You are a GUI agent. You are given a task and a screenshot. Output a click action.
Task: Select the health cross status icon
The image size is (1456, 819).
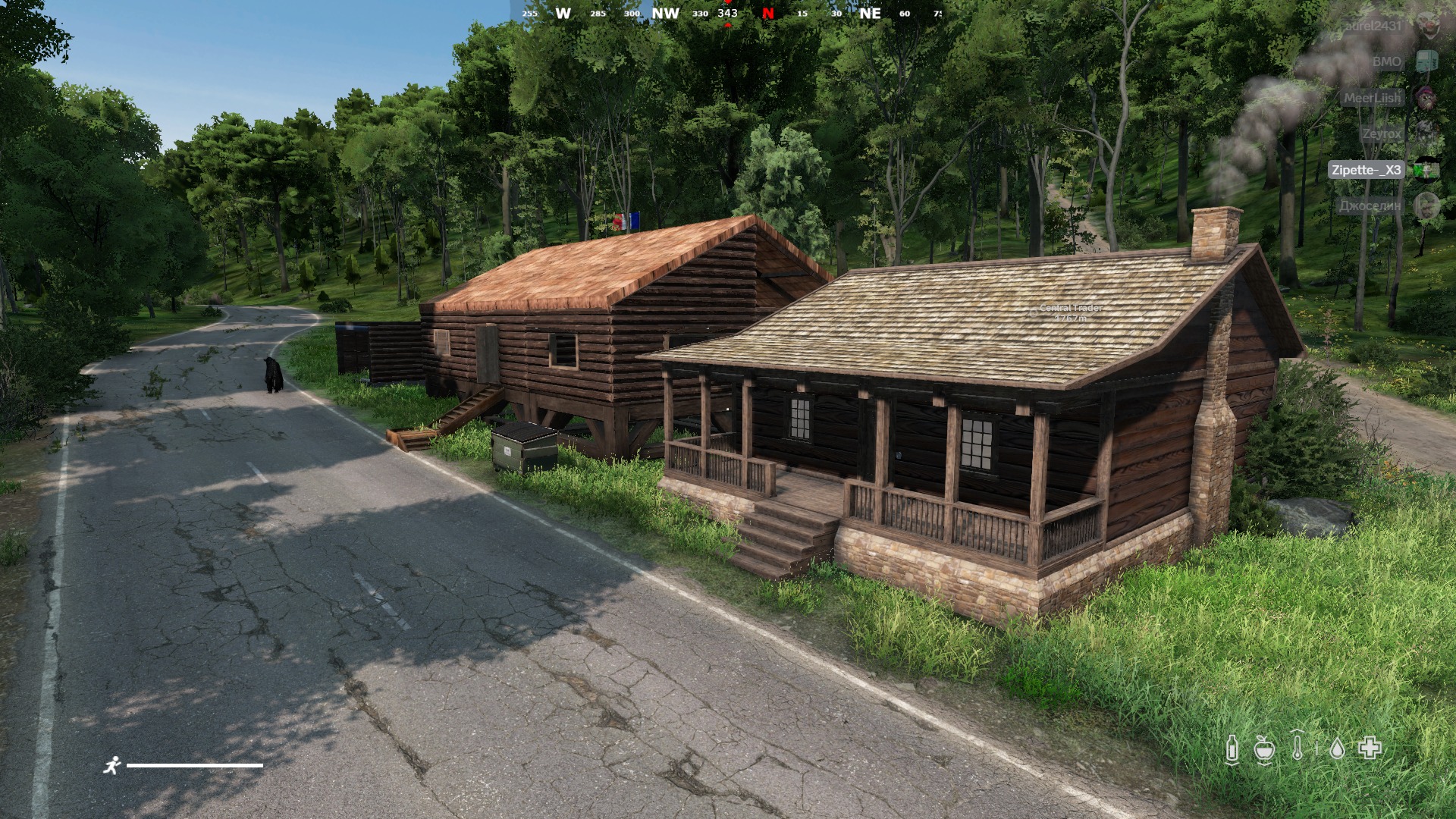1370,748
